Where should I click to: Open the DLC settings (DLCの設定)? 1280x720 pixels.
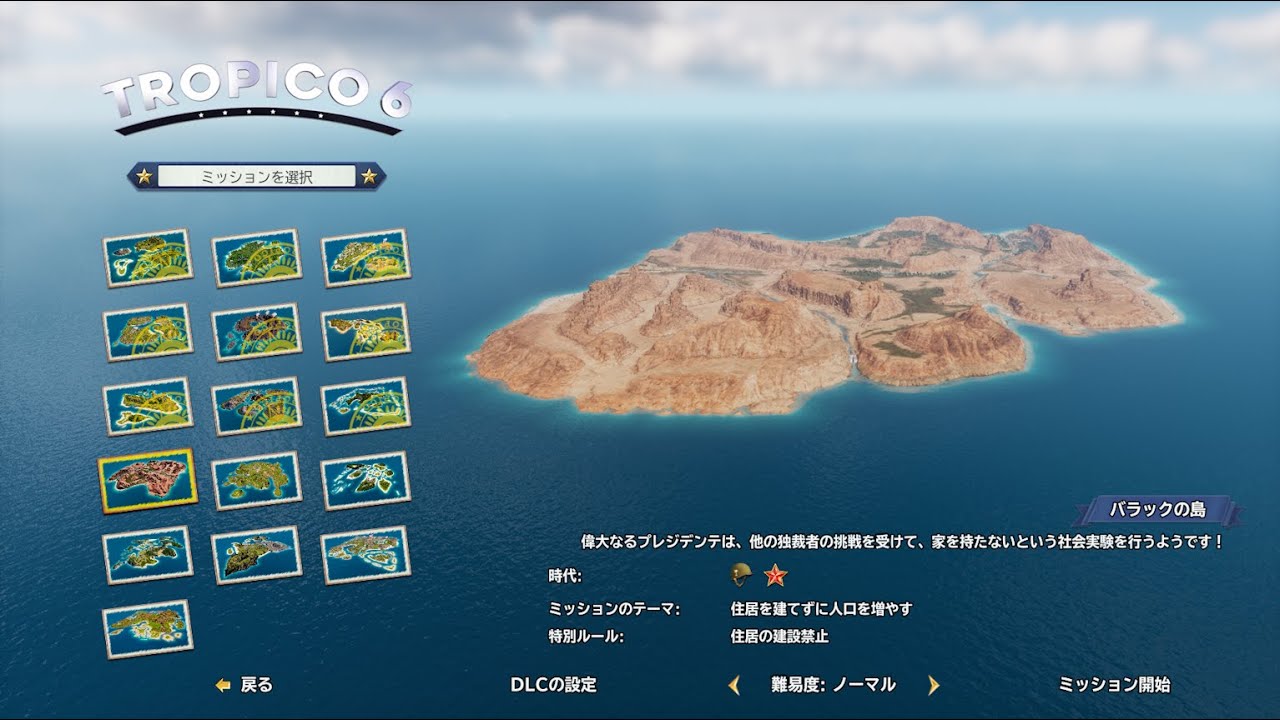553,685
